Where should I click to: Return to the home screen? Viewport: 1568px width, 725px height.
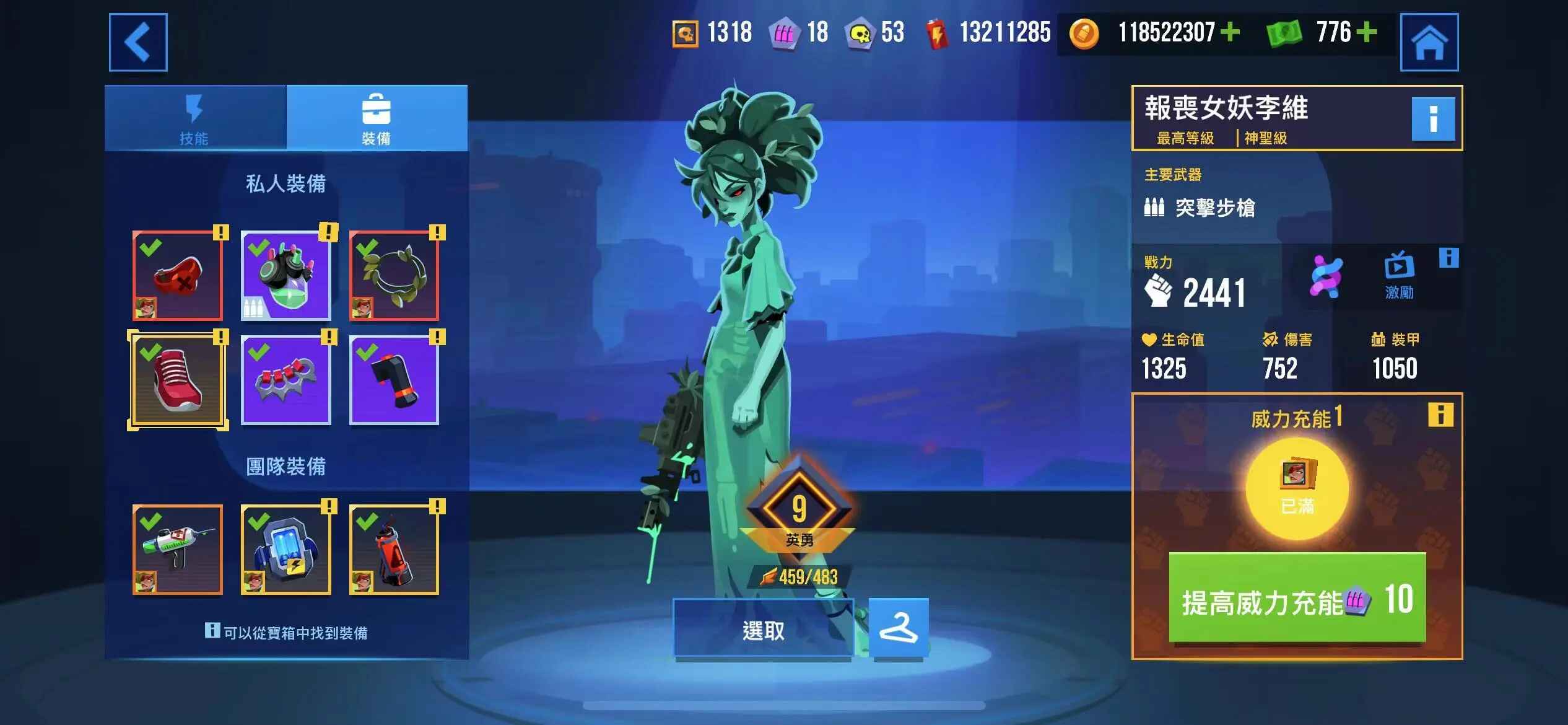(1429, 42)
